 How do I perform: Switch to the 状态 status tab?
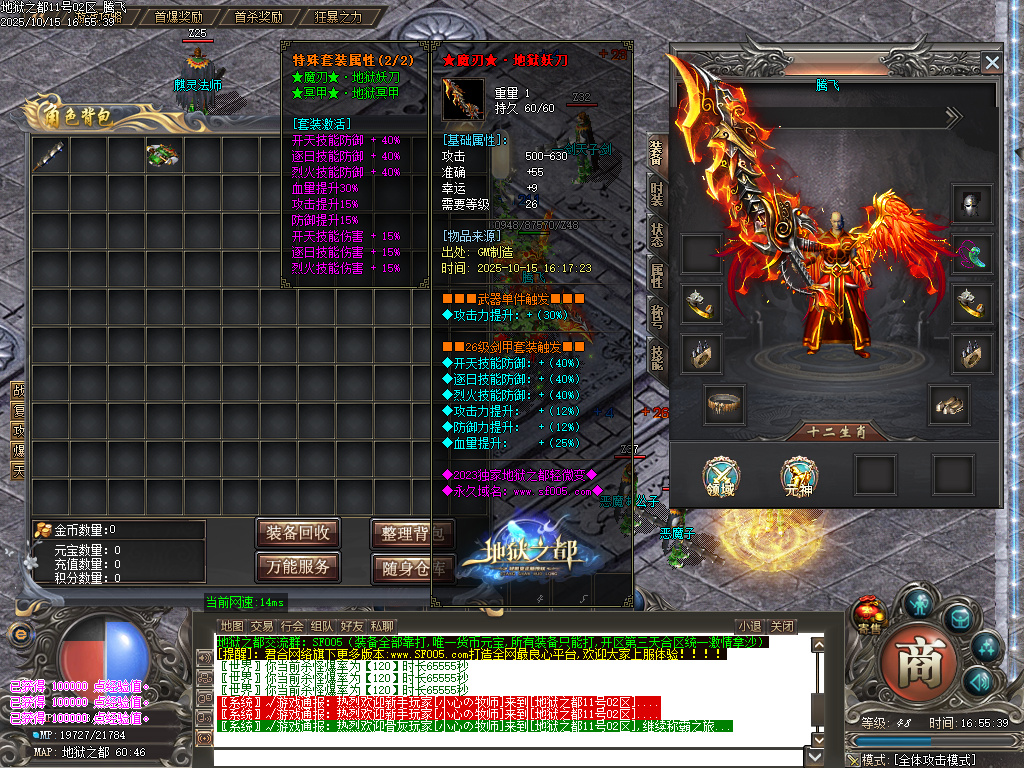656,234
